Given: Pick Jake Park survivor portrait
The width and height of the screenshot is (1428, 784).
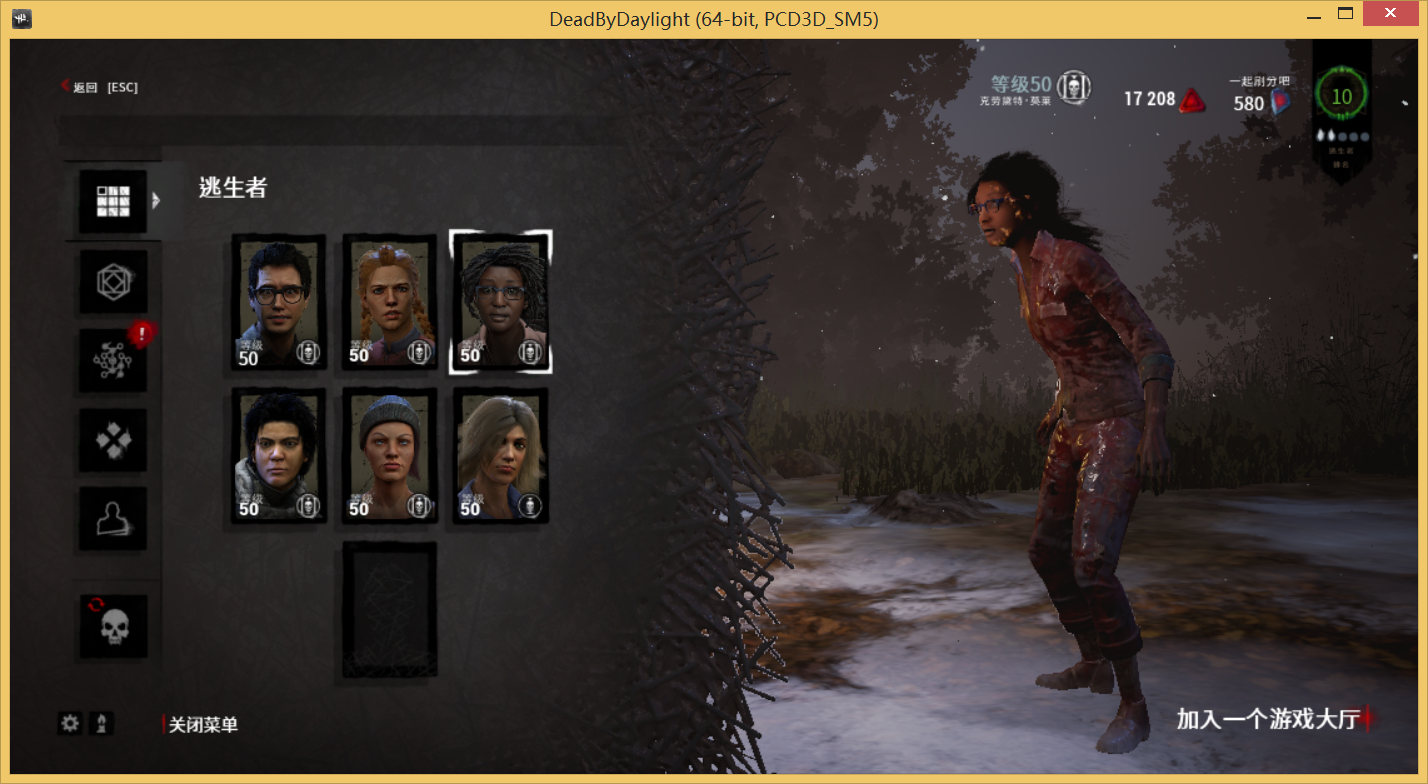Looking at the screenshot, I should [279, 455].
